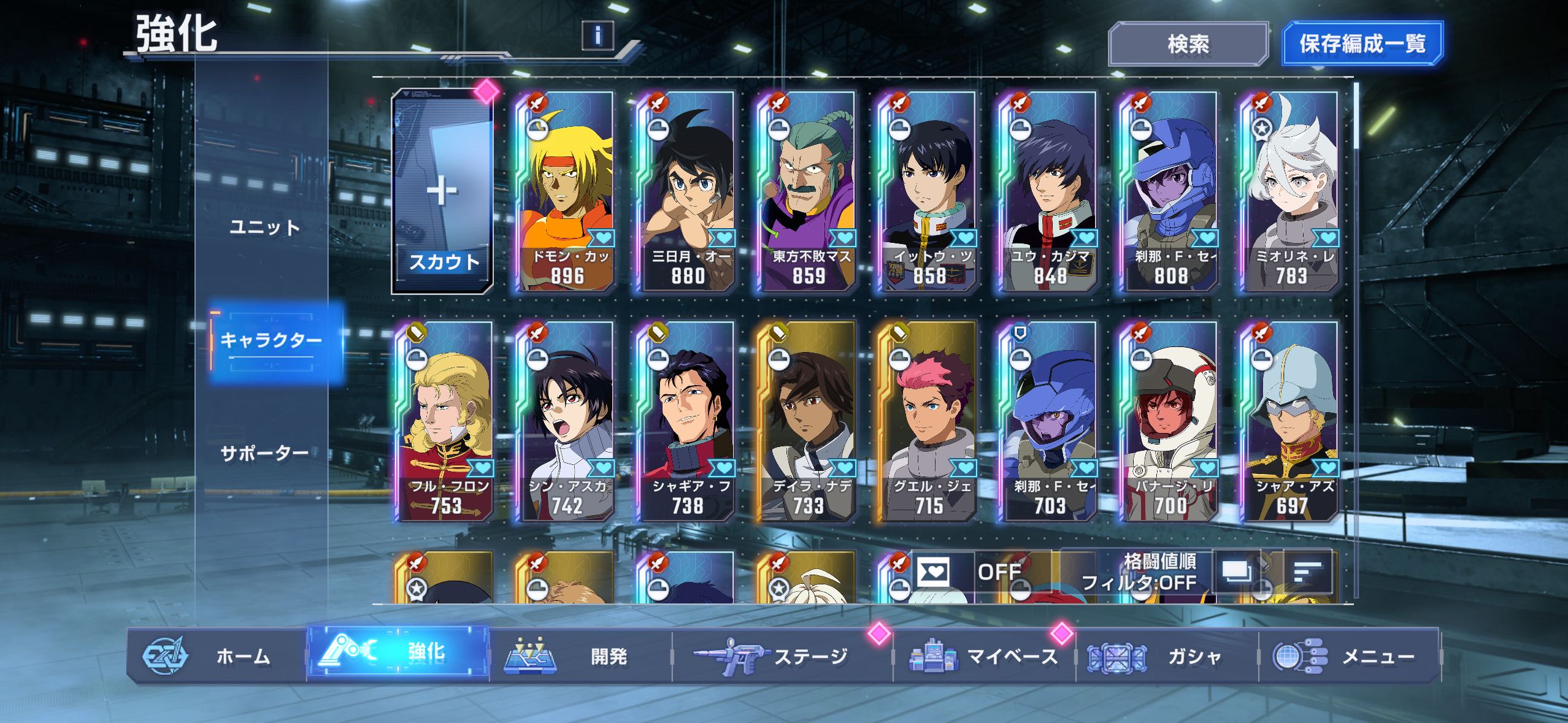The image size is (1568, 723).
Task: Pick the 東方不敗マスター character card (859)
Action: pos(807,192)
